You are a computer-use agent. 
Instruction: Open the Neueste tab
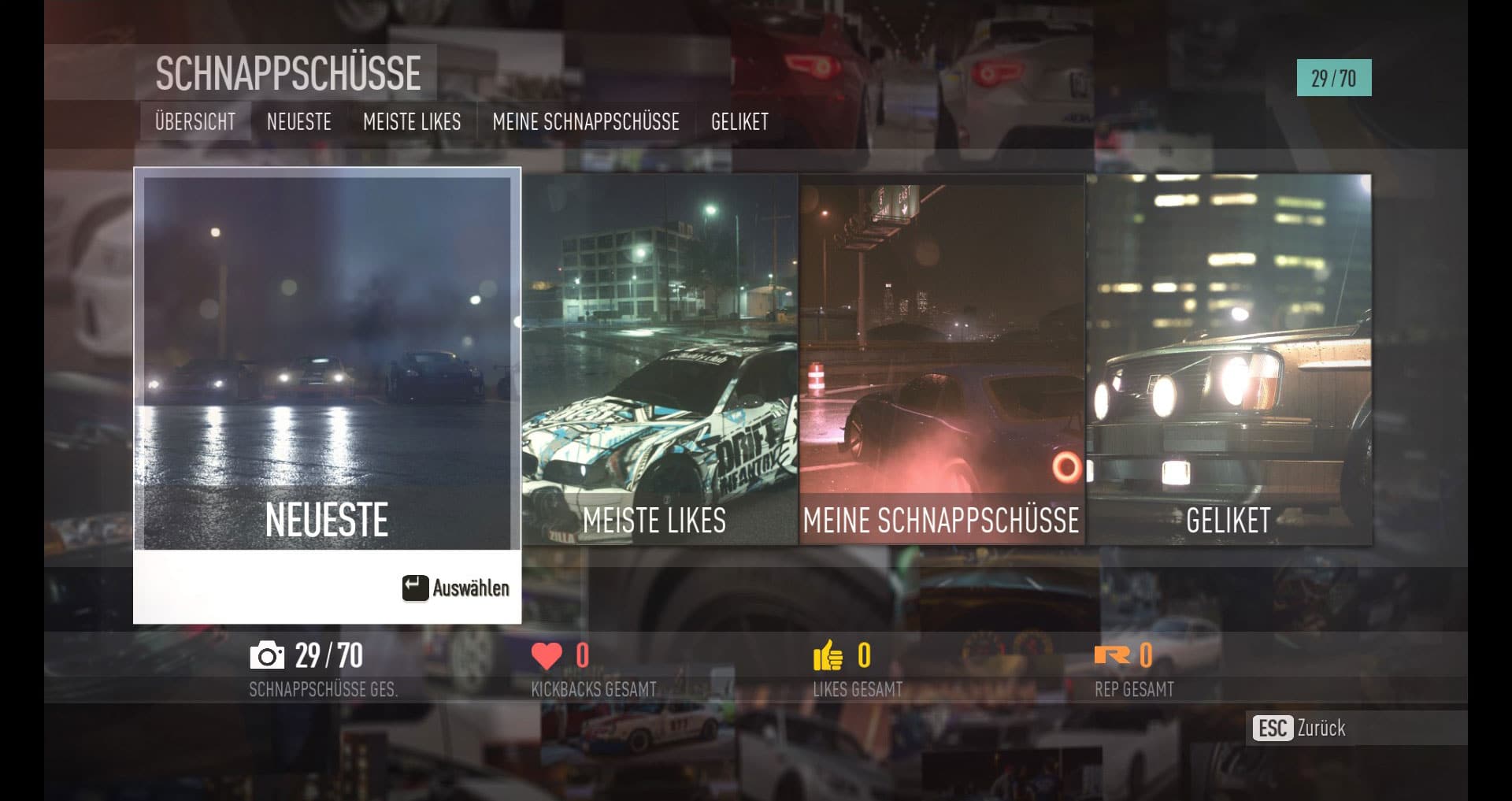(298, 122)
